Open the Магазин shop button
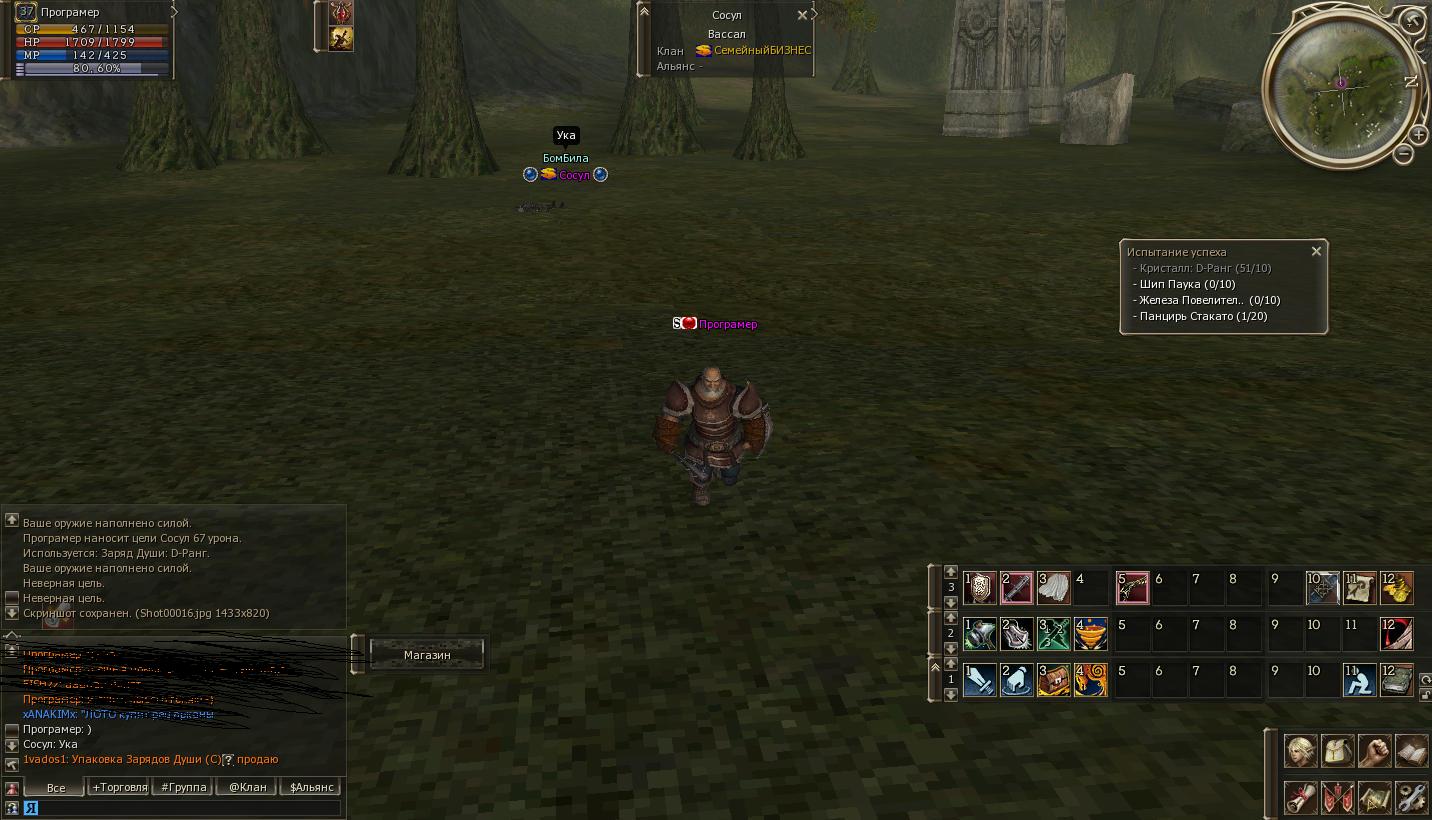Viewport: 1432px width, 820px height. click(x=427, y=655)
